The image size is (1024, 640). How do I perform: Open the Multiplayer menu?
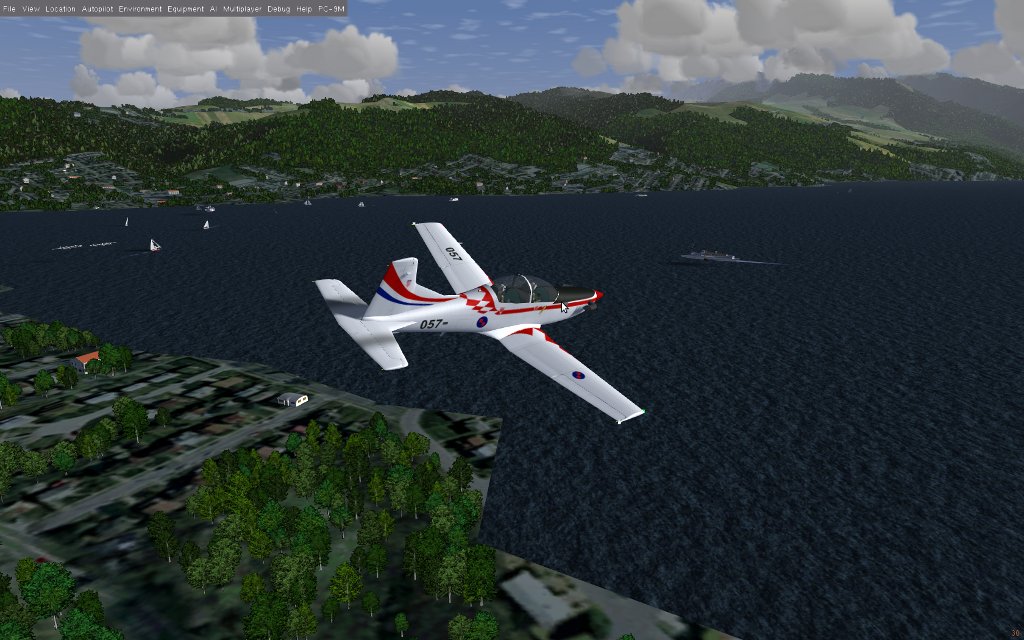click(244, 8)
